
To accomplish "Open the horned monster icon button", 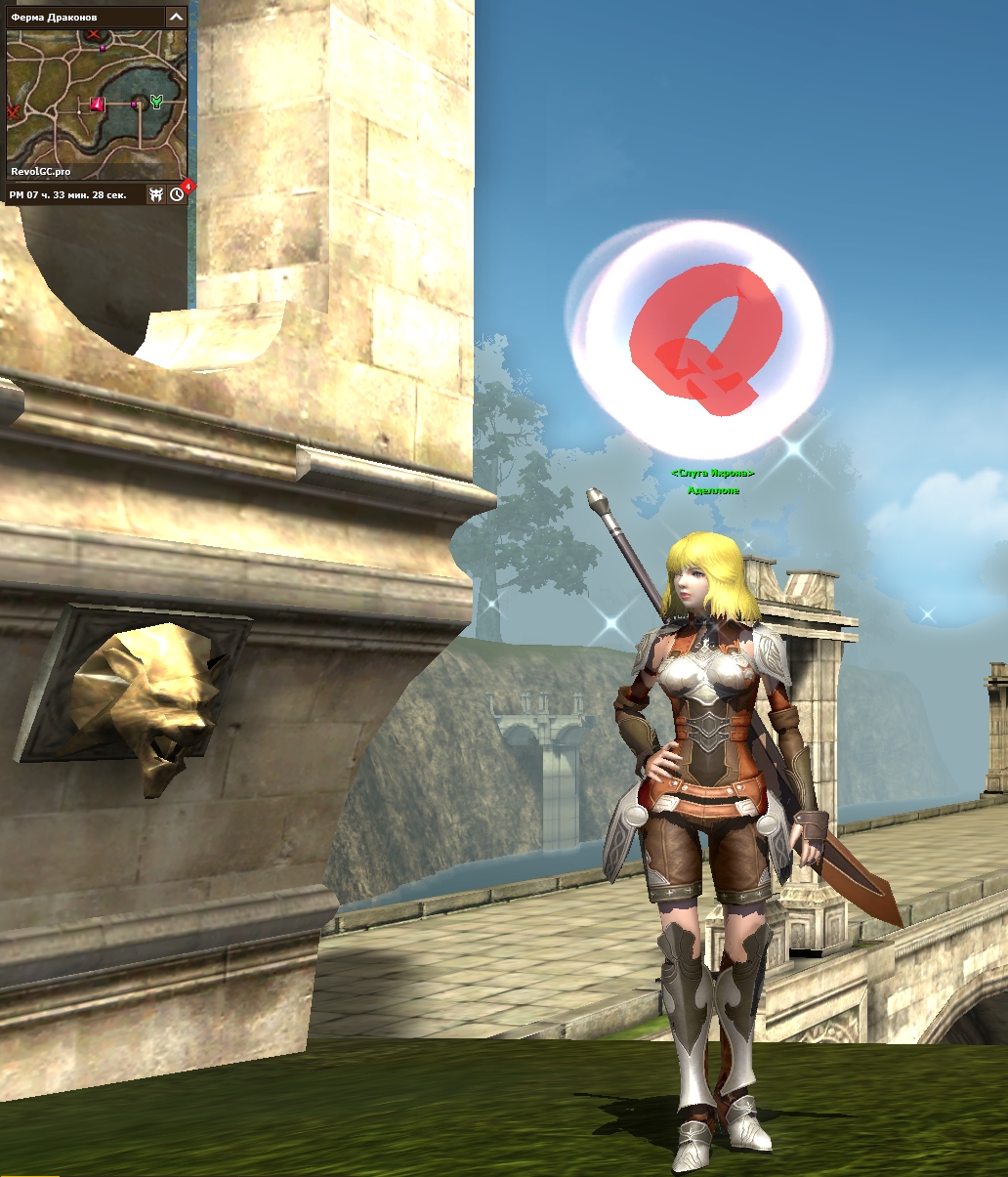I will (x=155, y=194).
